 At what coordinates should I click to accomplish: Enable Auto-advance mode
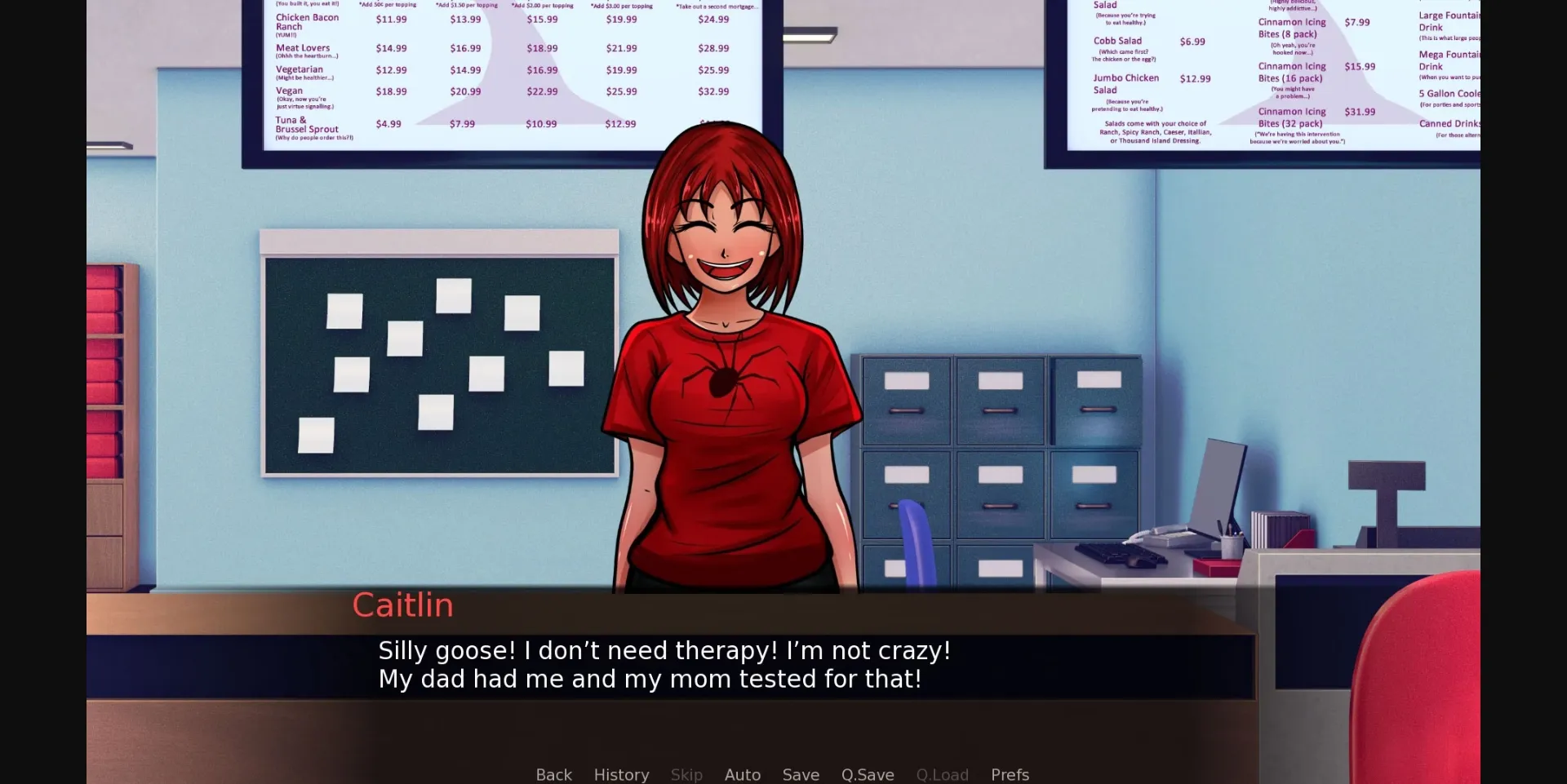pos(742,774)
